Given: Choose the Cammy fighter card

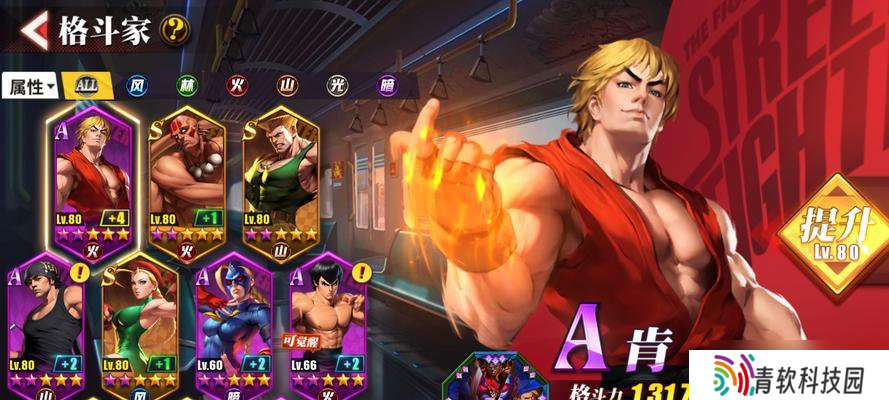Looking at the screenshot, I should coord(140,325).
